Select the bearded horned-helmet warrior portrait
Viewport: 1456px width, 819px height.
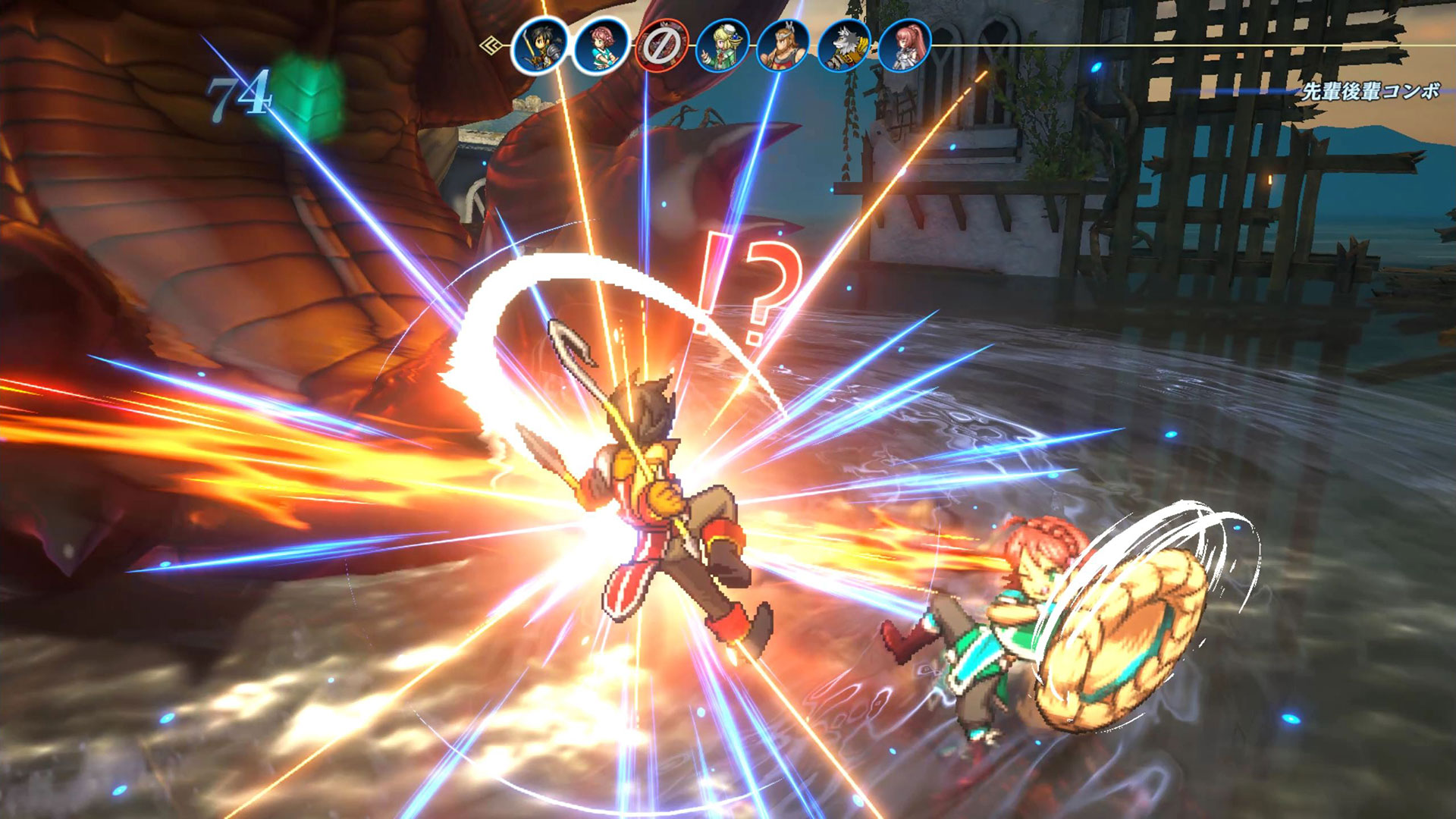coord(783,46)
